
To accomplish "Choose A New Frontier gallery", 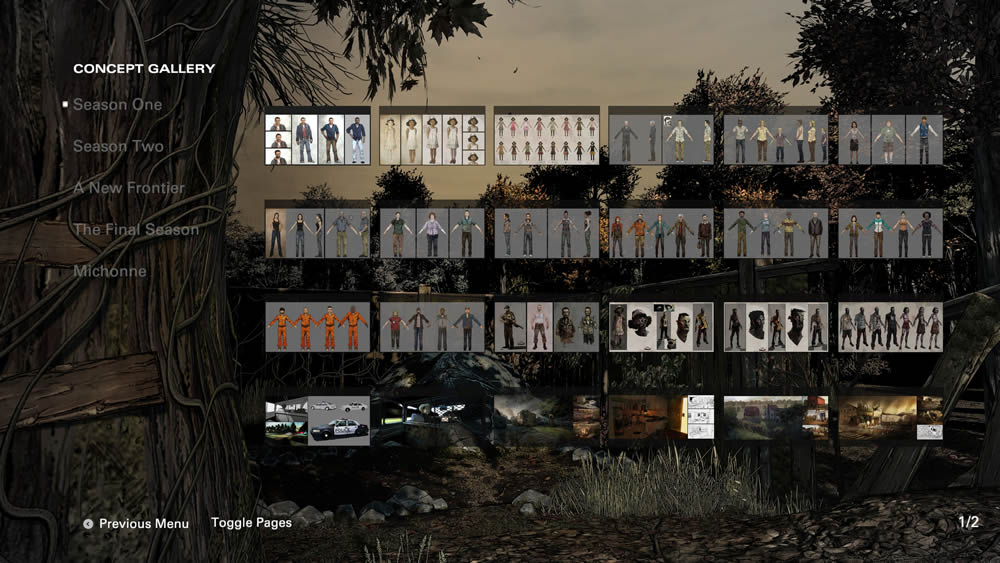I will tap(128, 188).
